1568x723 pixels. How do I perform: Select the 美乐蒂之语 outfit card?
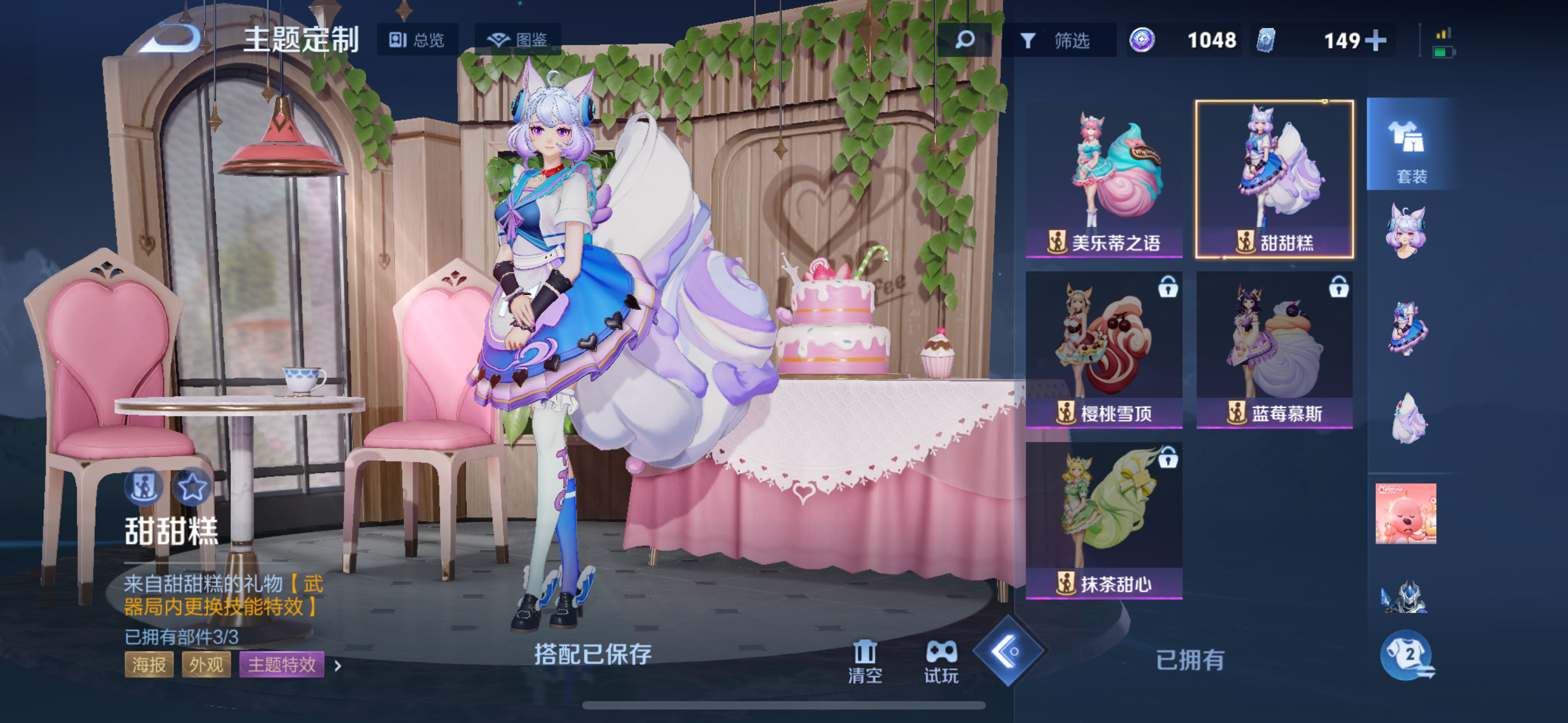coord(1104,179)
